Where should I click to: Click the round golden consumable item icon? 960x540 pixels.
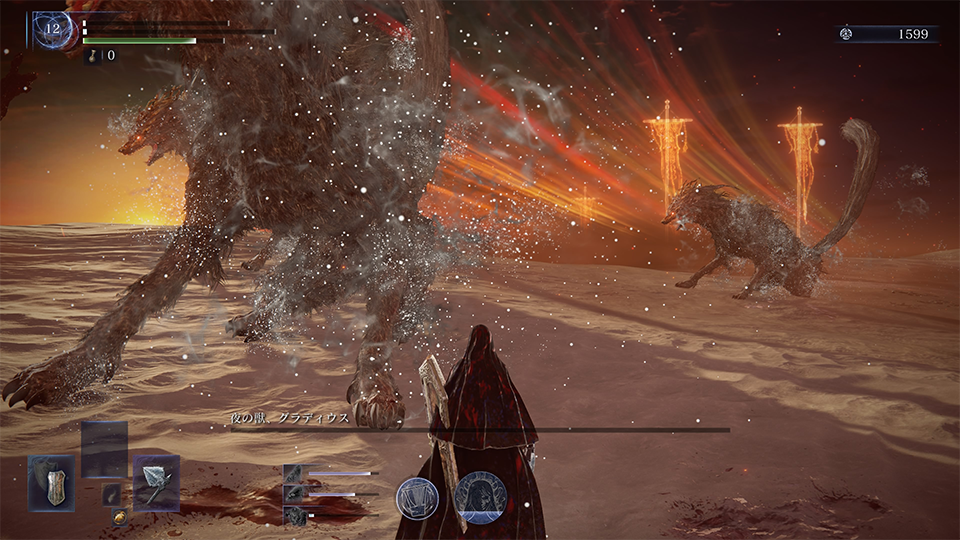point(119,518)
